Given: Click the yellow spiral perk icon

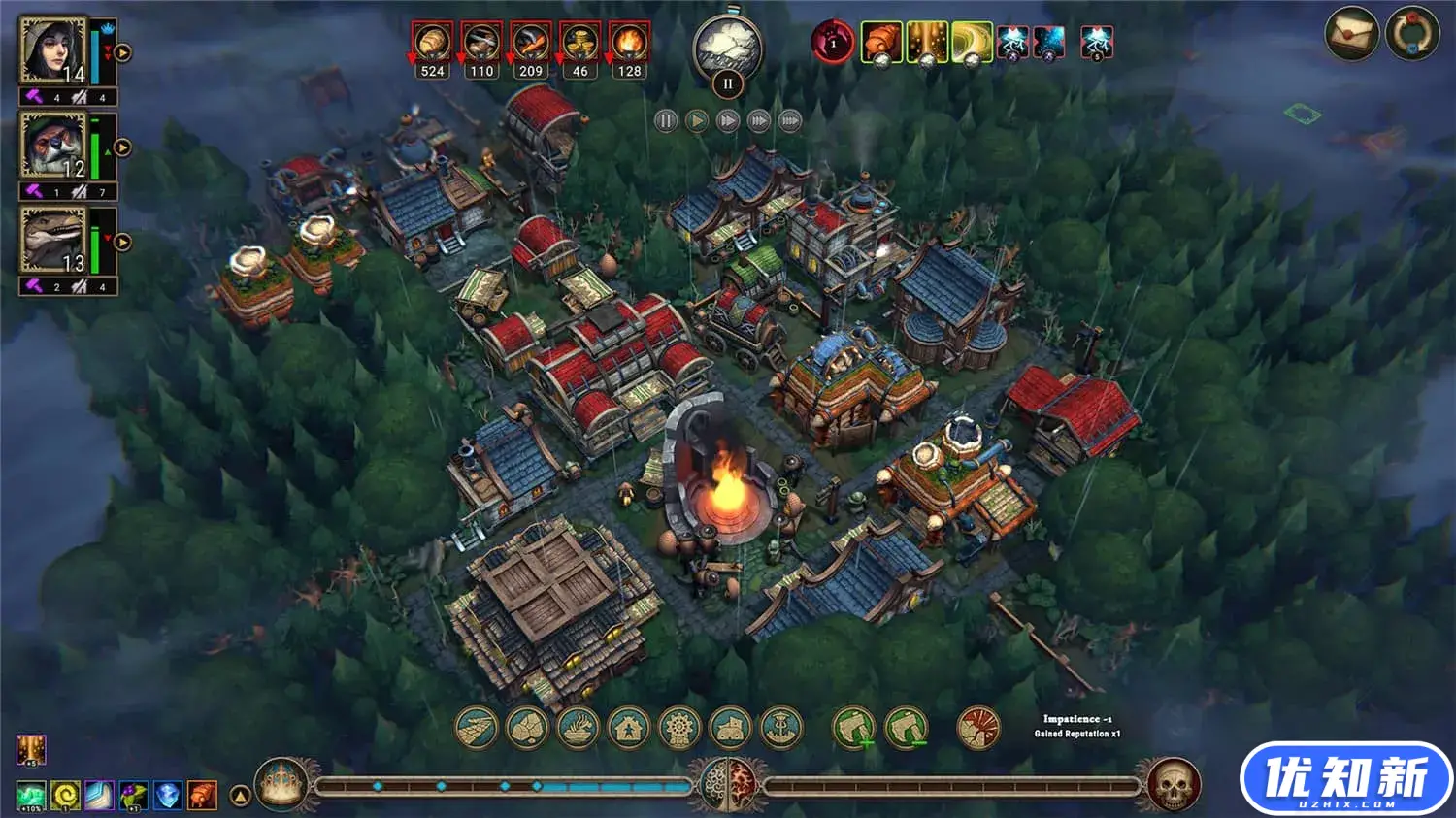Looking at the screenshot, I should point(66,796).
